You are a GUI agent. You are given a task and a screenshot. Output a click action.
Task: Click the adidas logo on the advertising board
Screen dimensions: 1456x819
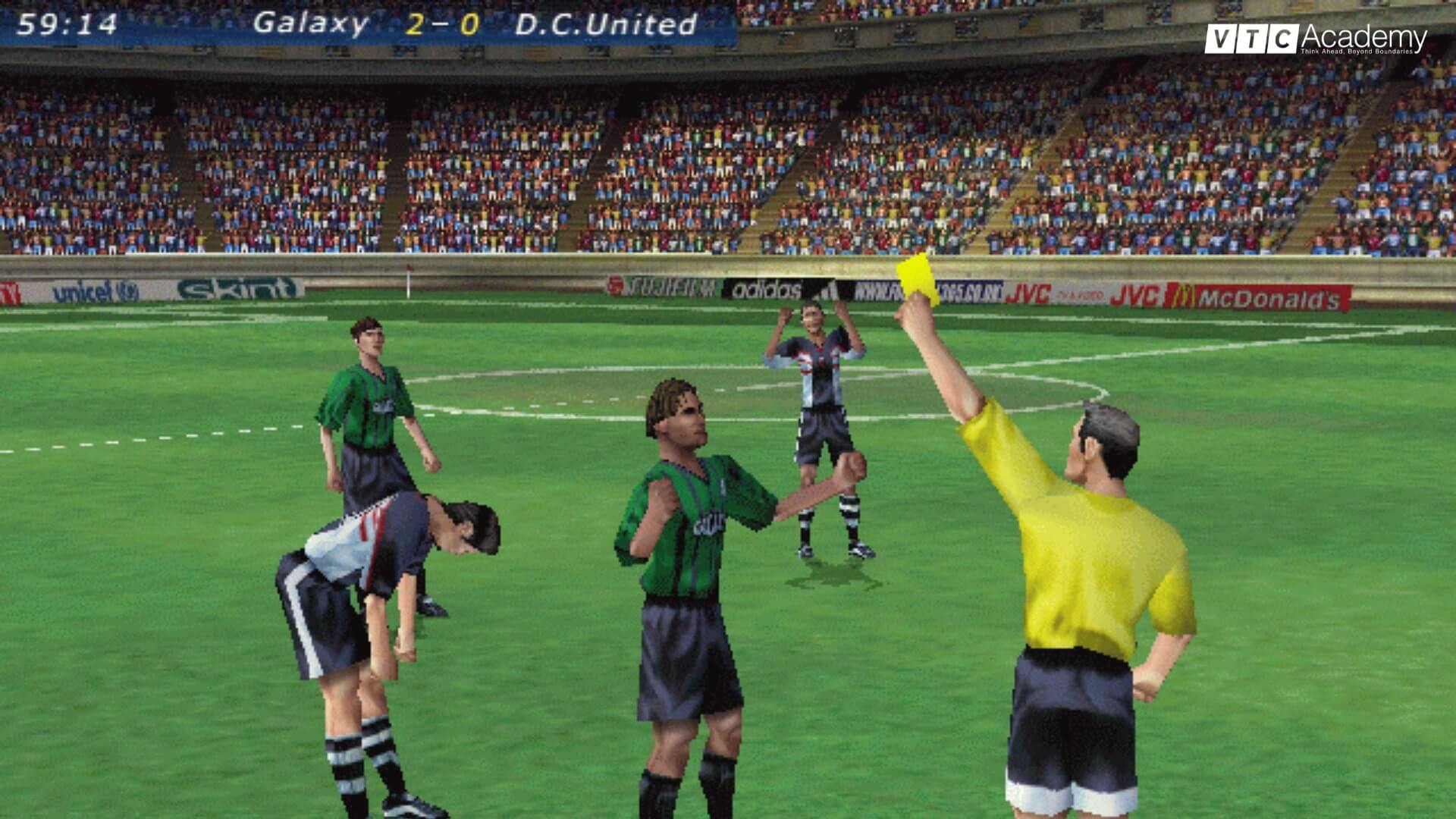tap(766, 289)
